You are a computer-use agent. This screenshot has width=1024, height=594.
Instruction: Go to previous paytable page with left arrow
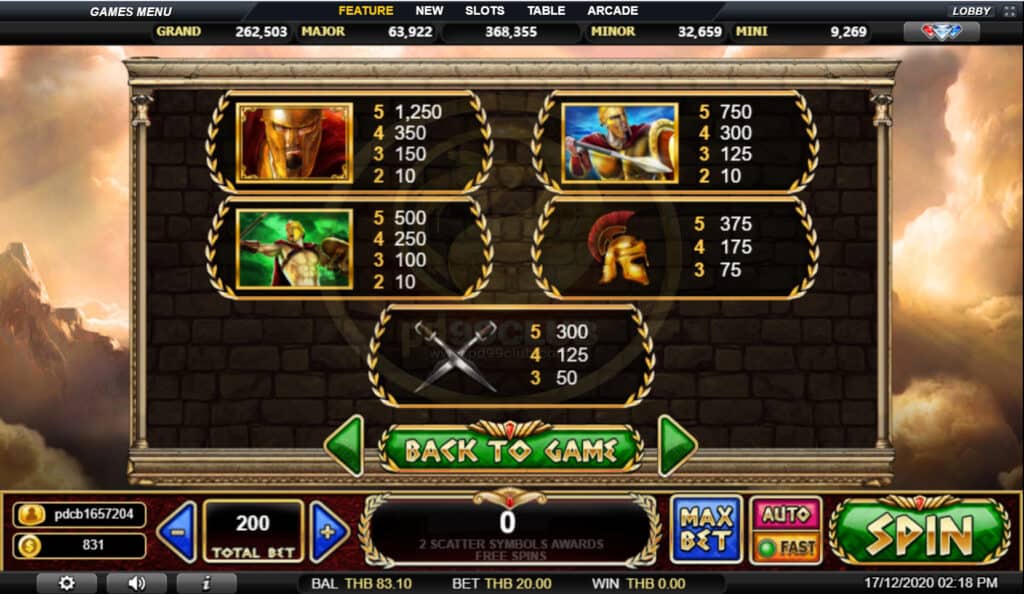344,446
